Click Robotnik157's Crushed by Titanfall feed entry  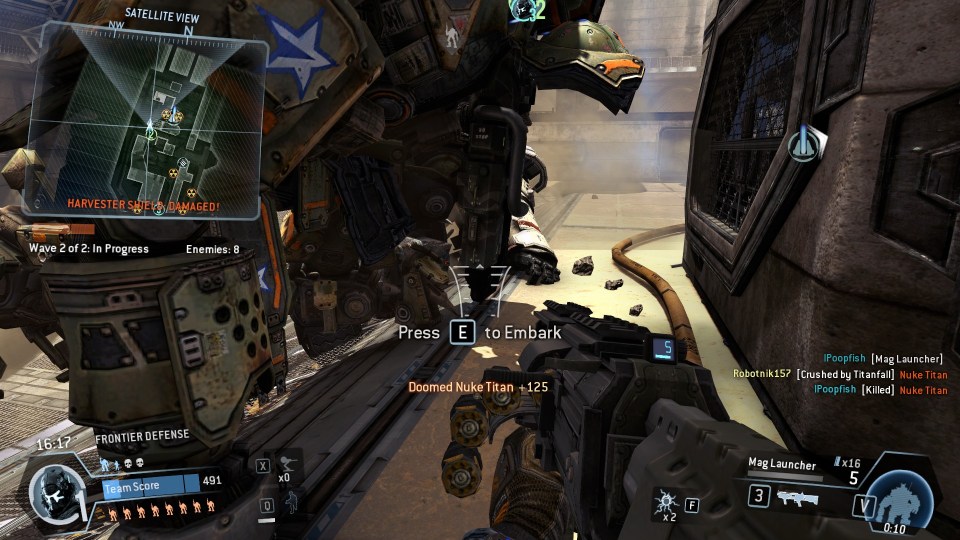839,374
